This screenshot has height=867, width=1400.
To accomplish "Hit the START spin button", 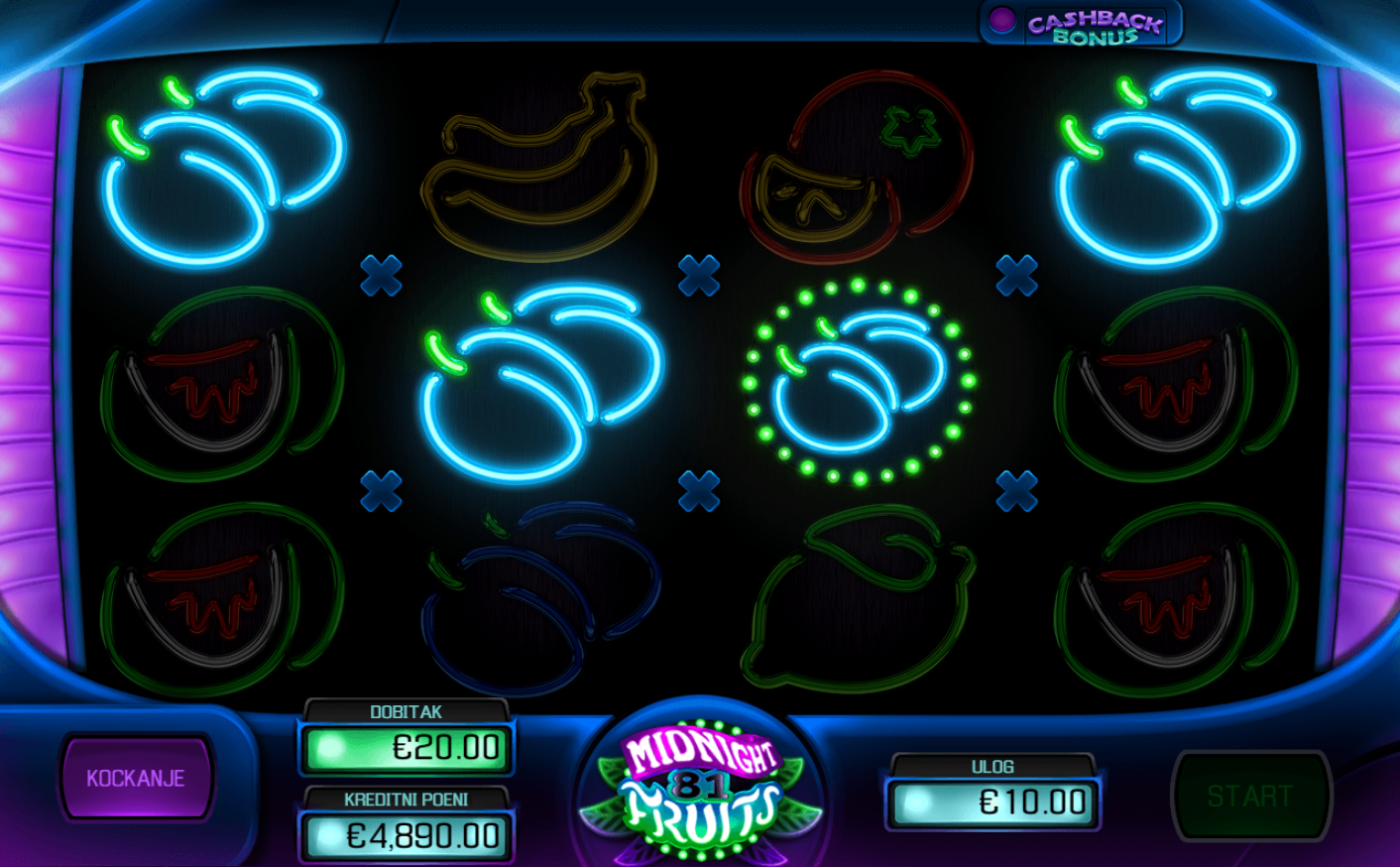I will pyautogui.click(x=1250, y=796).
